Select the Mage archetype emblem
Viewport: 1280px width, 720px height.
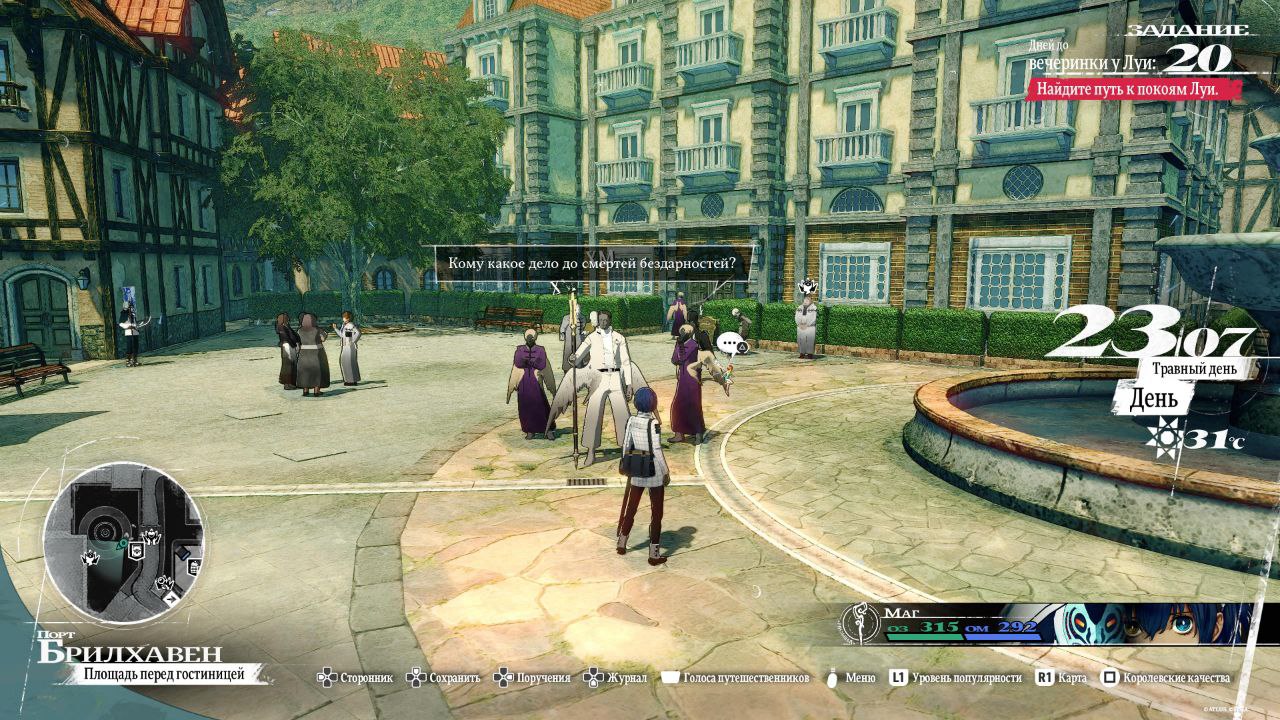click(x=860, y=623)
